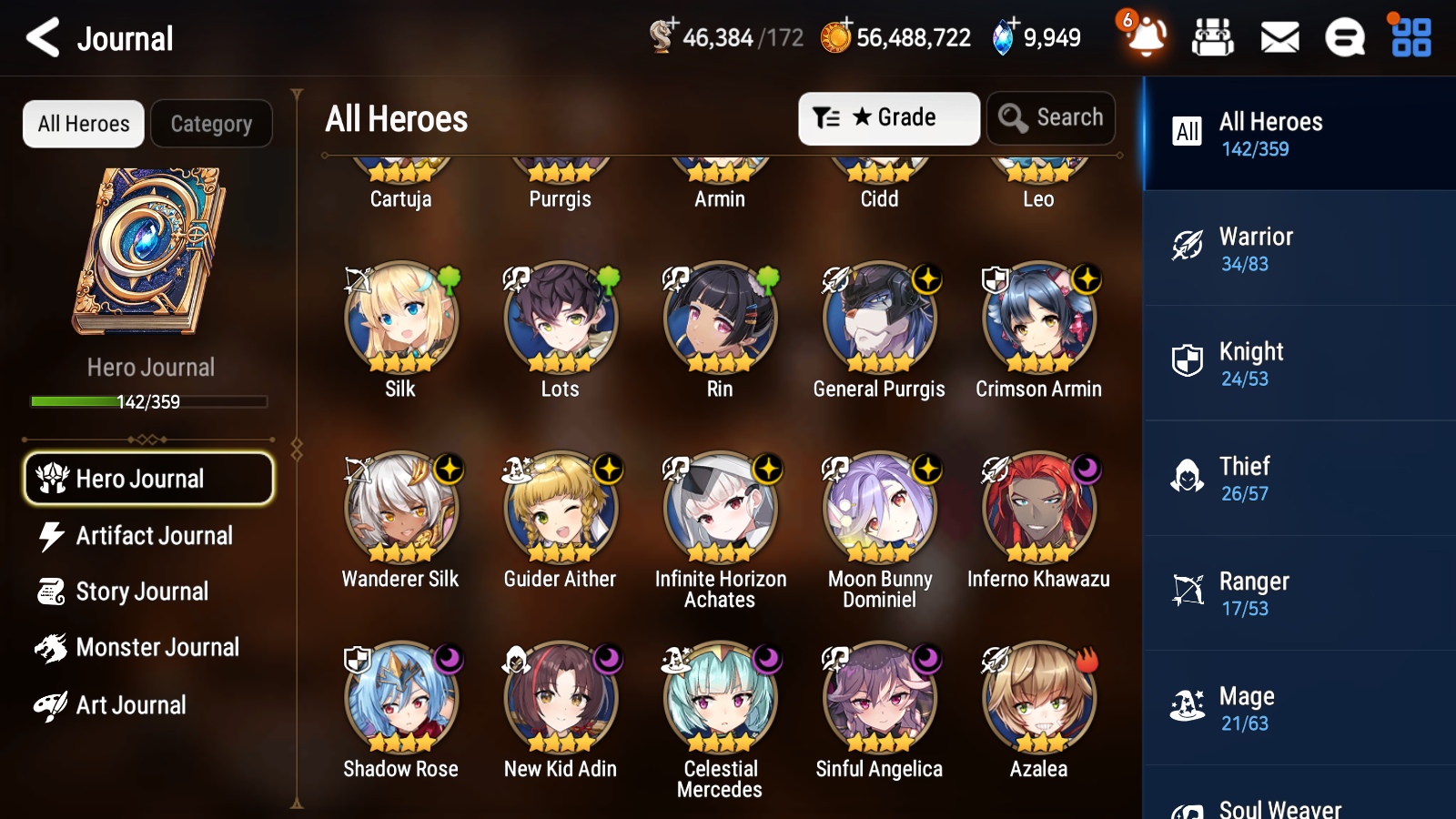Filter heroes by the Mage class
Image resolution: width=1456 pixels, height=819 pixels.
pos(1299,709)
